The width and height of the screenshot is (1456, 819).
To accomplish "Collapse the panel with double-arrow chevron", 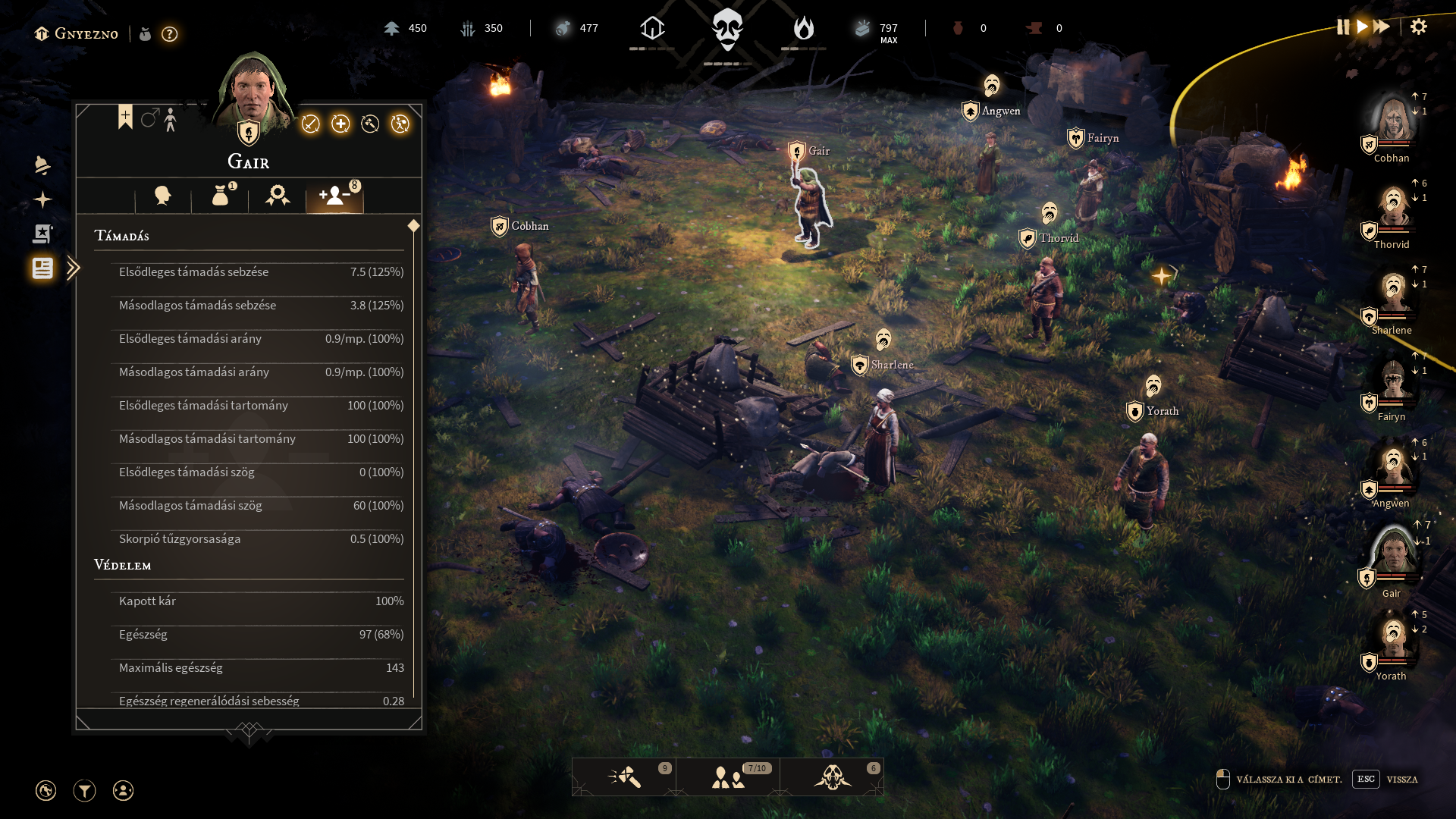I will point(73,268).
